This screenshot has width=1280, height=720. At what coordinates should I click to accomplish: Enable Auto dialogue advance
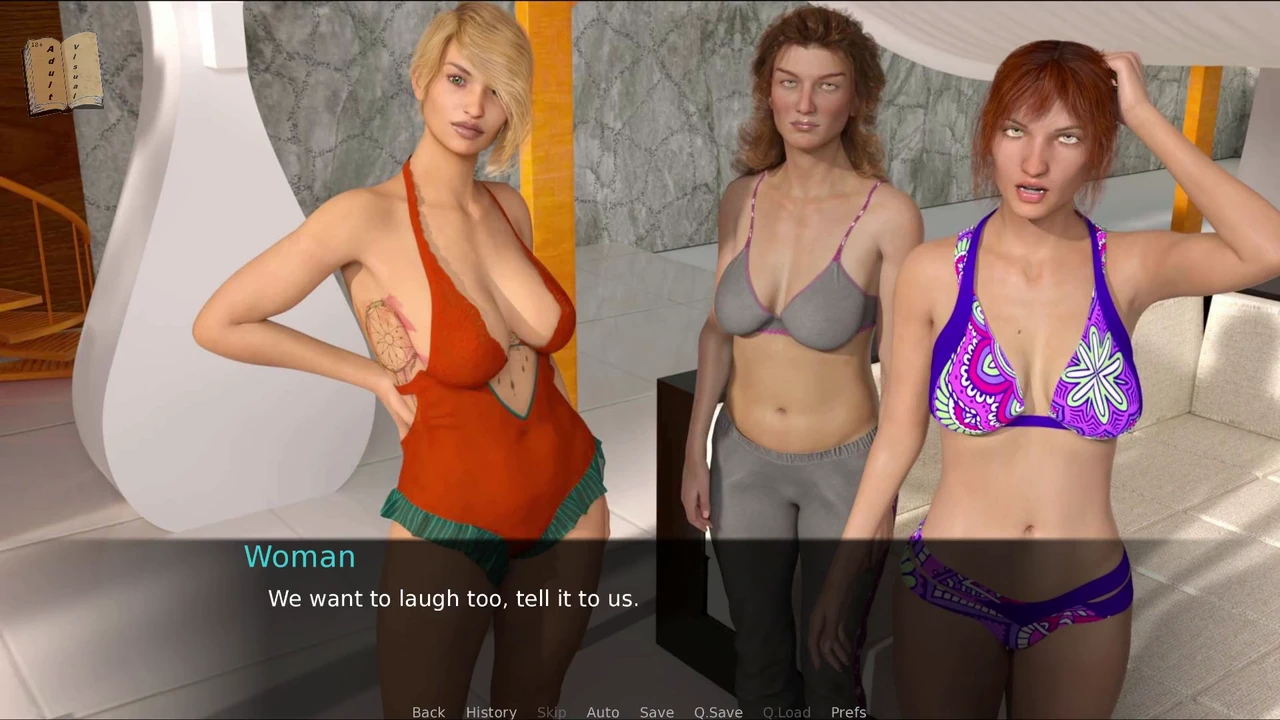pyautogui.click(x=602, y=712)
